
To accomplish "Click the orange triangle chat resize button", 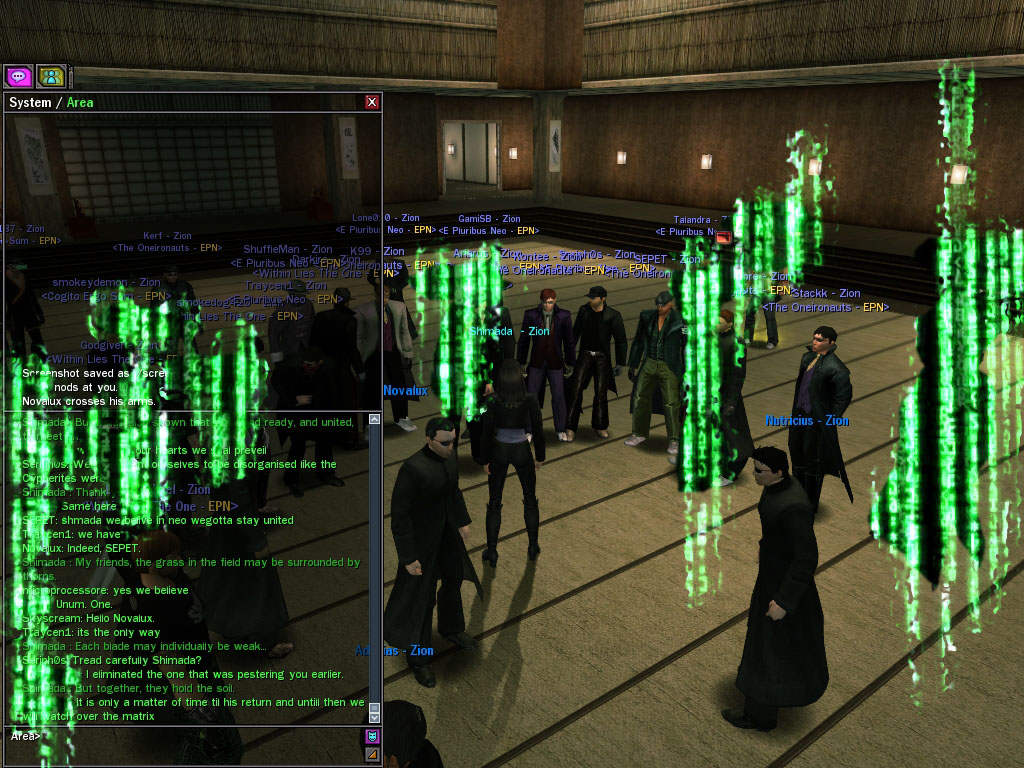I will 372,754.
